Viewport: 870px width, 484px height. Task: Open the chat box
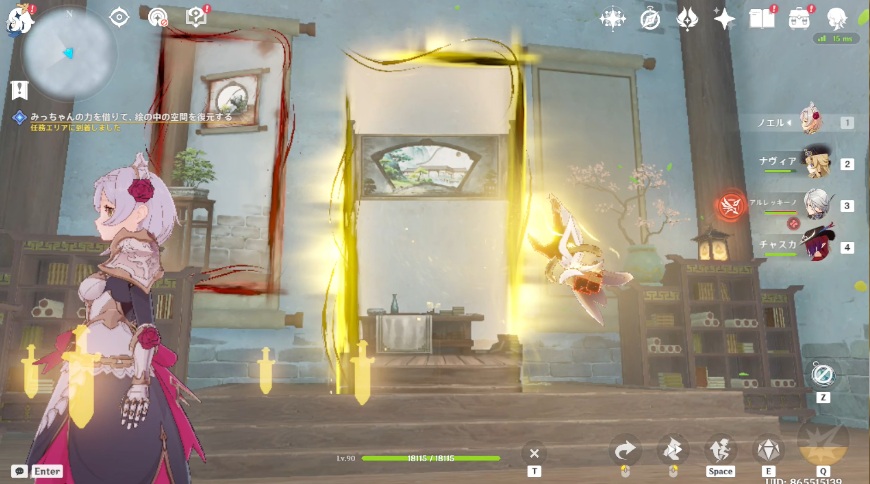[20, 470]
